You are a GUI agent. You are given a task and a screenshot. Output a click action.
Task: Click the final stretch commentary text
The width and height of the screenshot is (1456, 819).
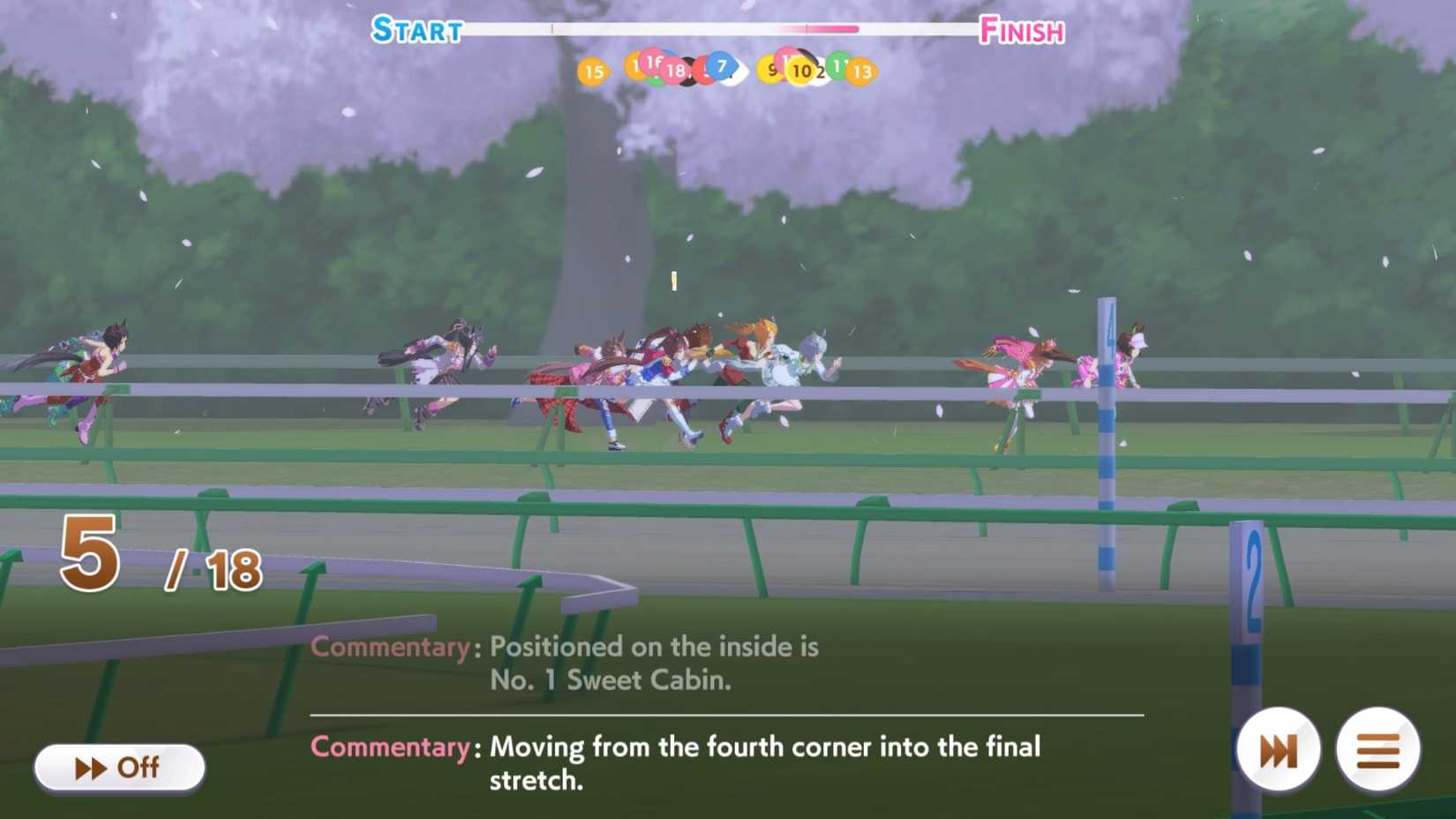click(x=679, y=763)
